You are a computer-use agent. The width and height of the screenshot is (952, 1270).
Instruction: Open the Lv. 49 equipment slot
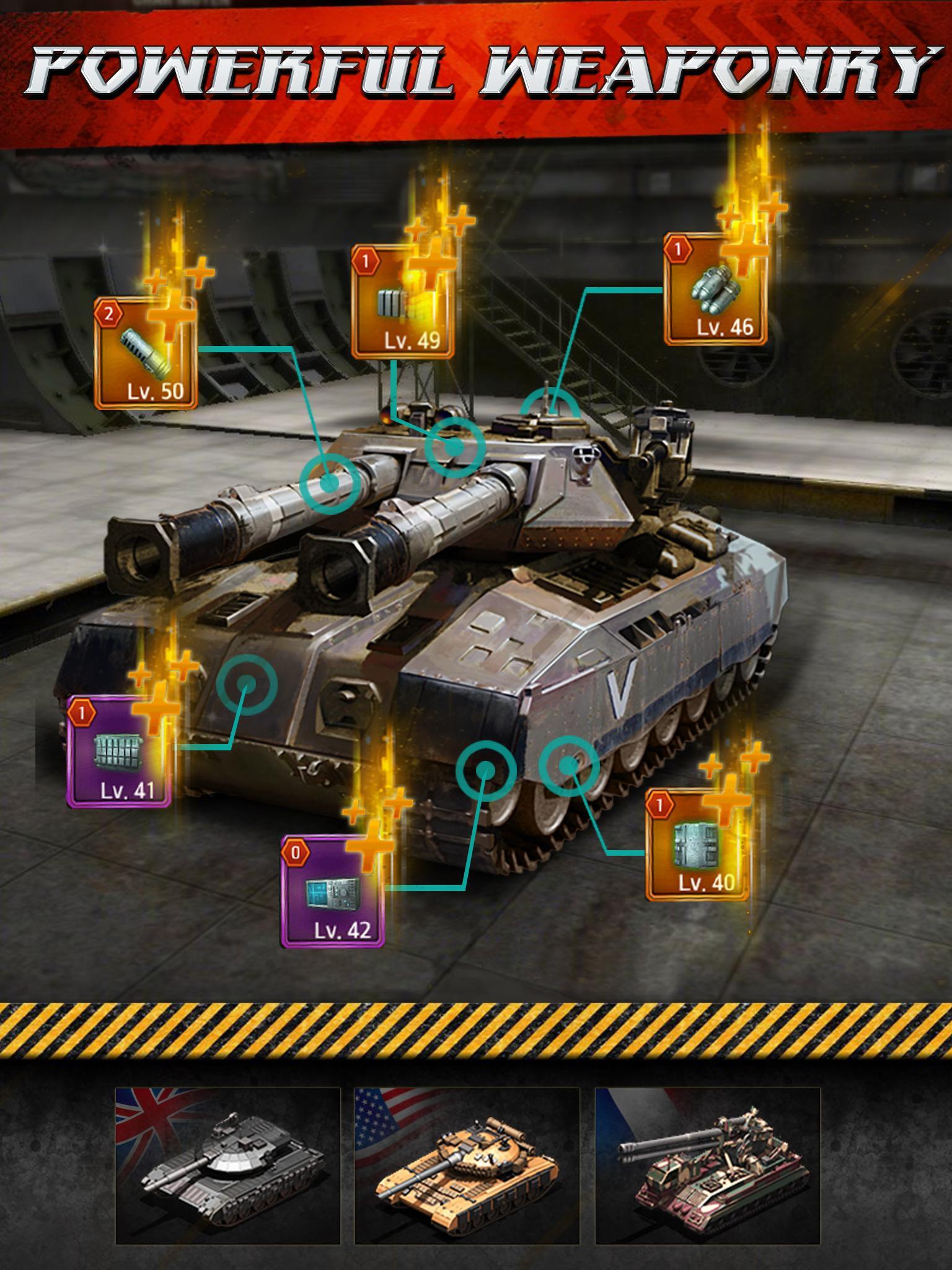(402, 301)
